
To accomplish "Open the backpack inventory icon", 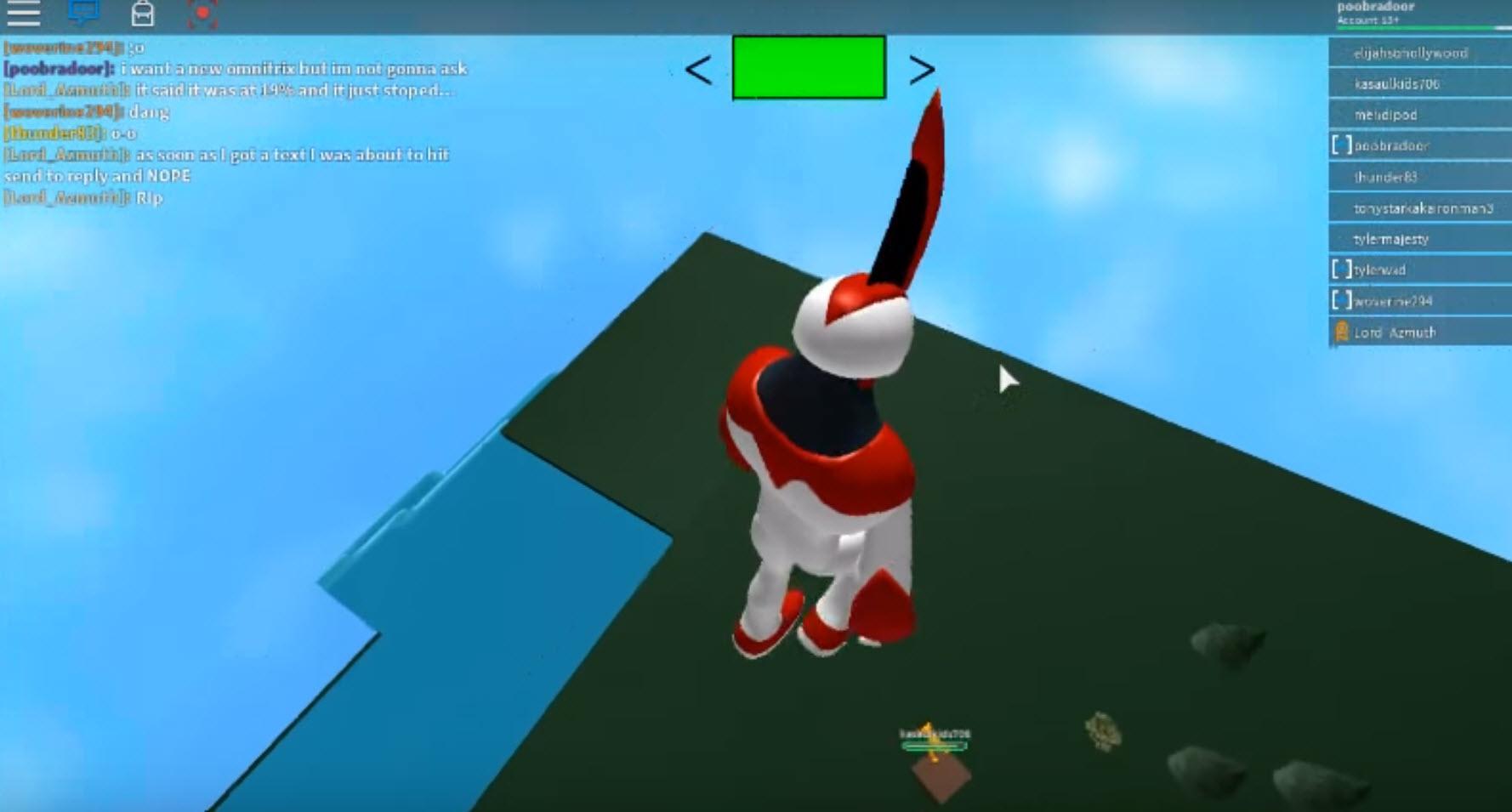I will click(144, 14).
